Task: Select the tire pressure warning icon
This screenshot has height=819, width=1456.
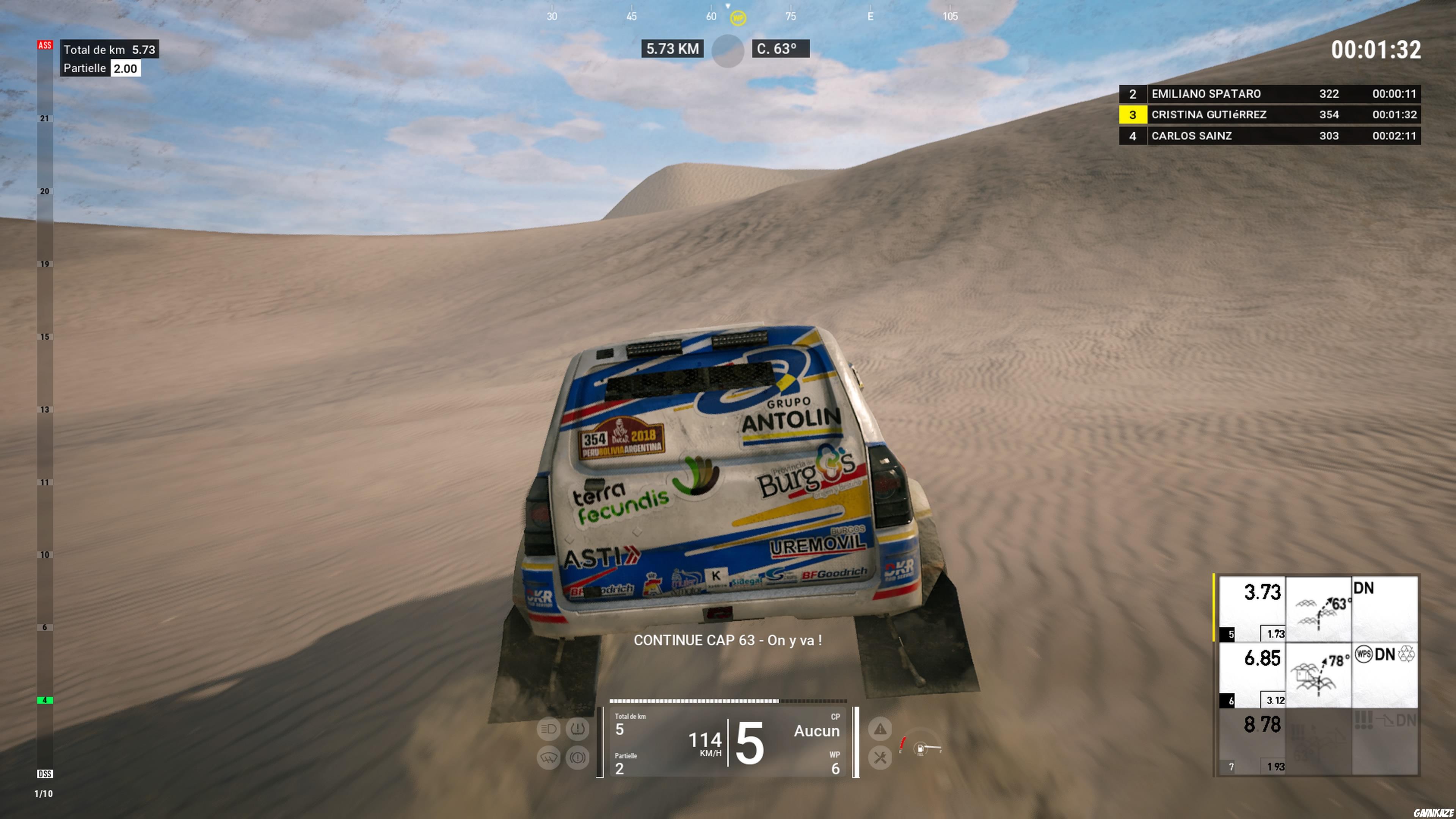Action: point(578,730)
